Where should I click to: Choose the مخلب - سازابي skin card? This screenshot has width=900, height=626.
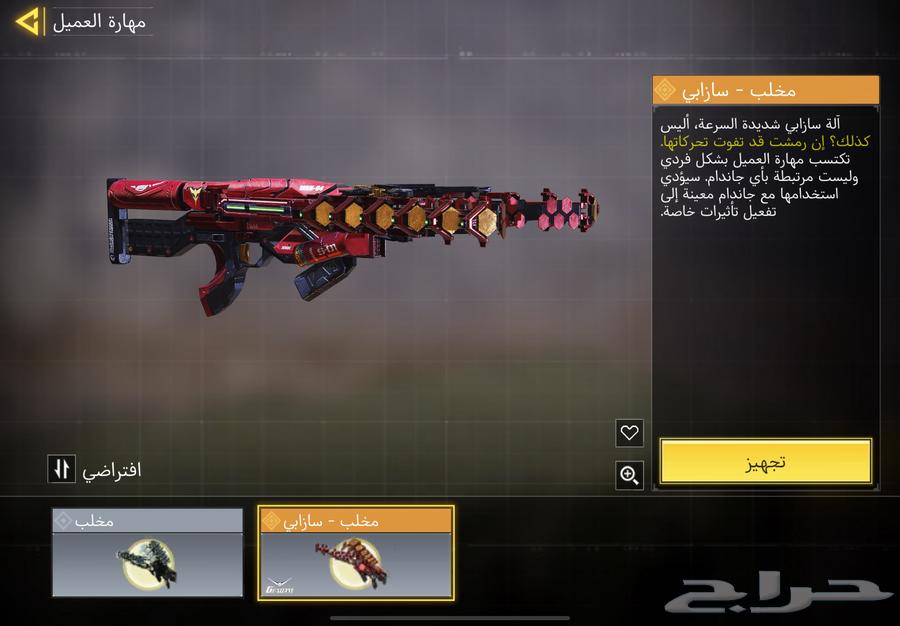356,553
